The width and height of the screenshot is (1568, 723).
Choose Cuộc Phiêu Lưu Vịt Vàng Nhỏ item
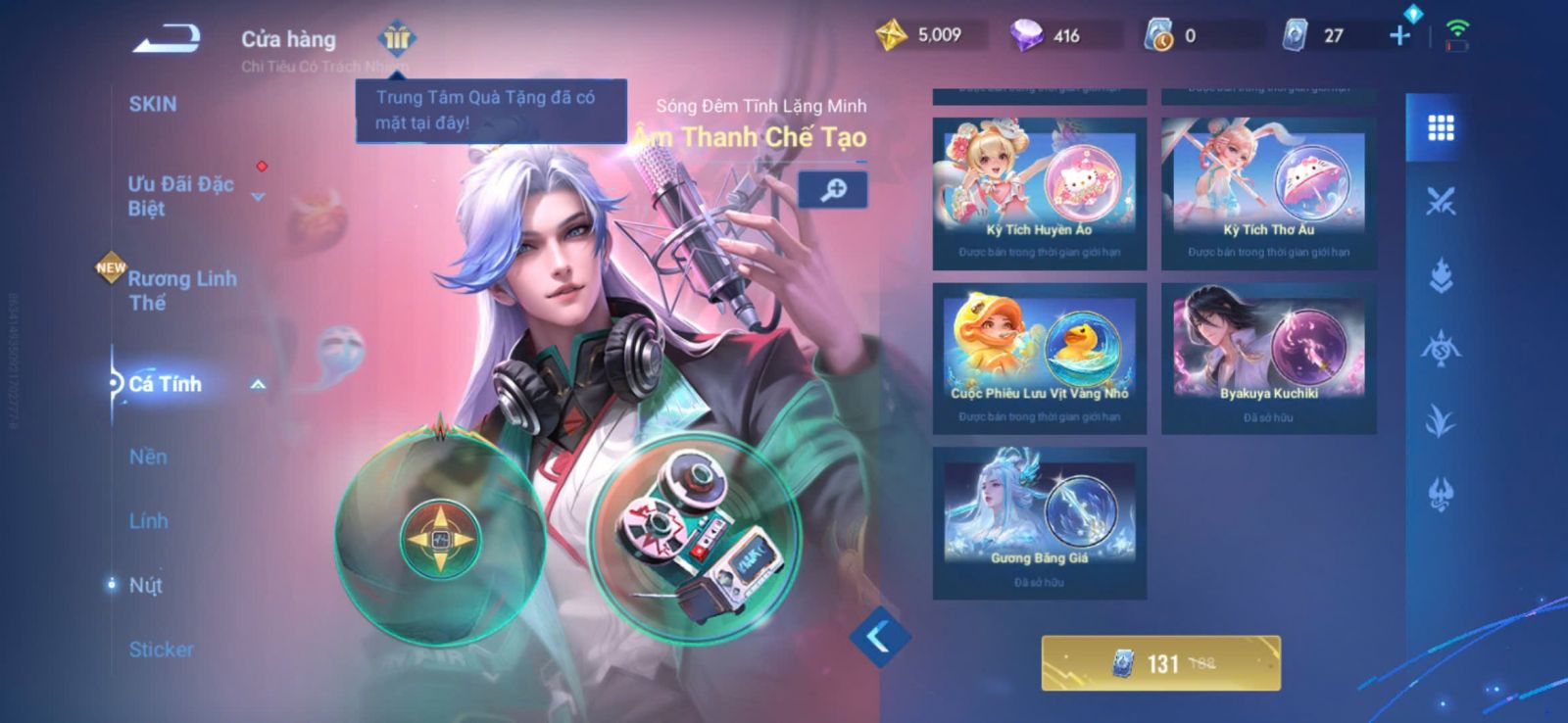tap(1039, 358)
